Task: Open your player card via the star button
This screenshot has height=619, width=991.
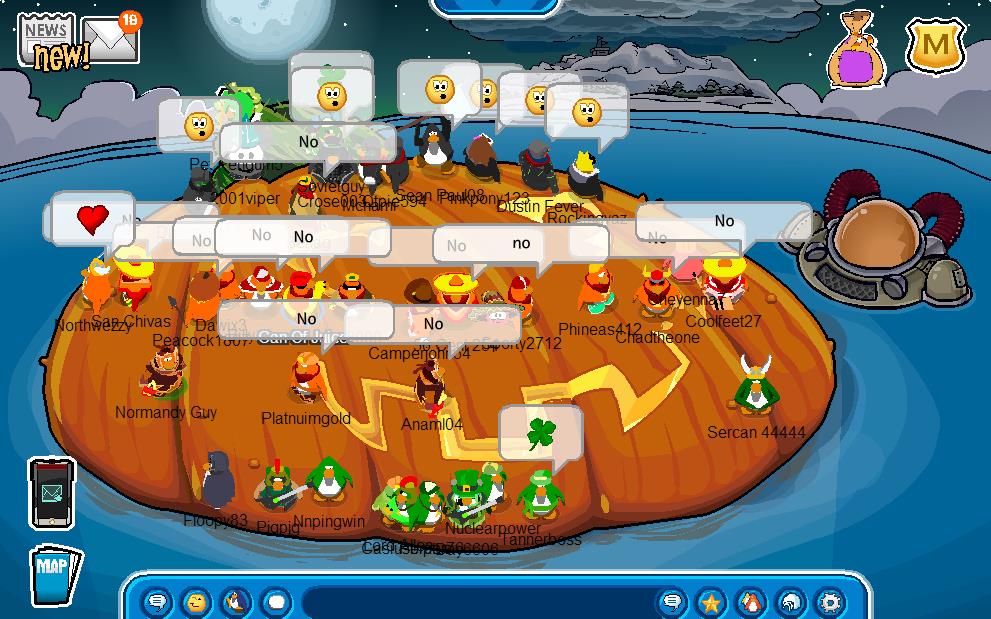Action: 711,602
